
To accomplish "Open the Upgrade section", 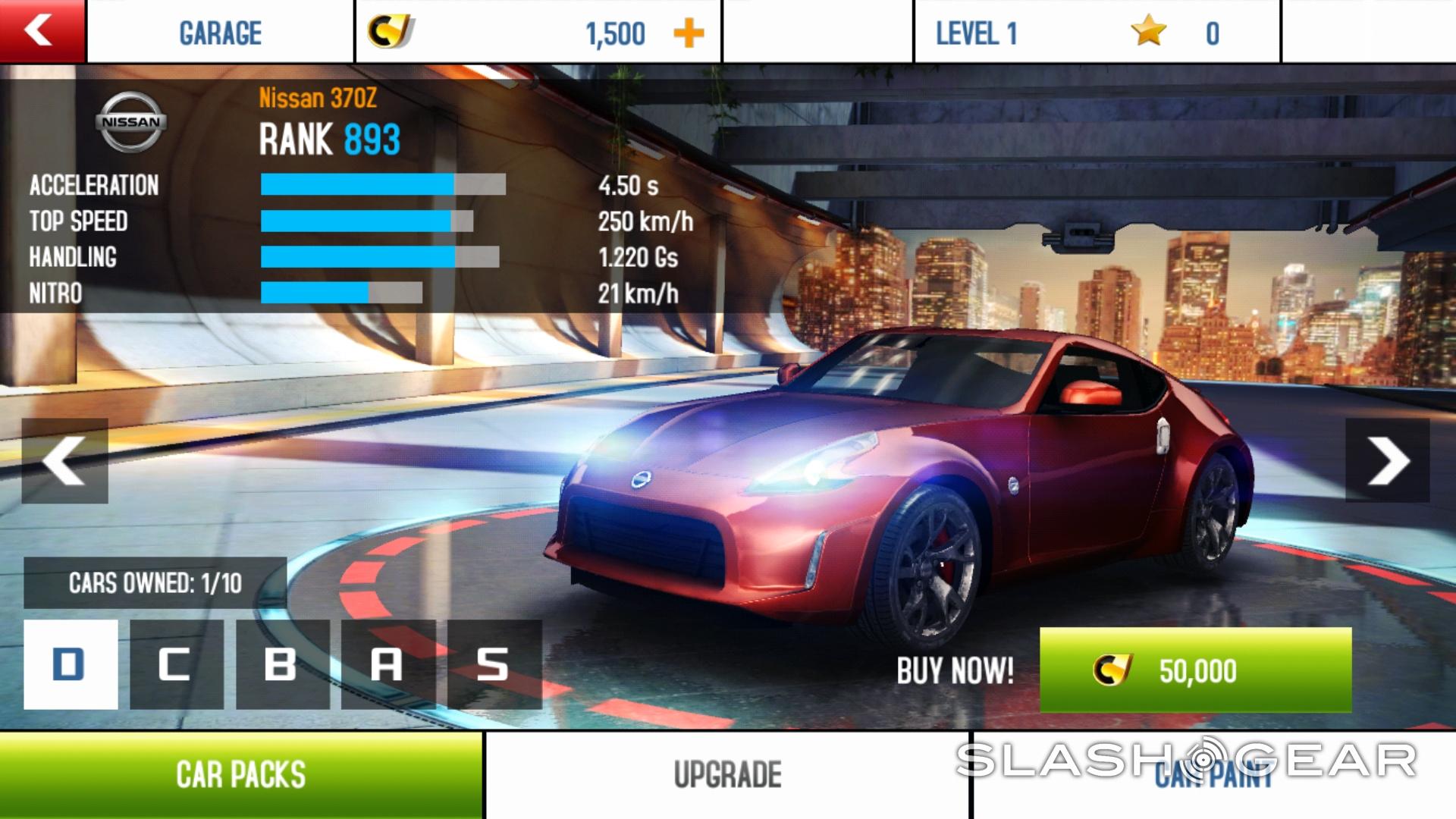I will [x=727, y=775].
